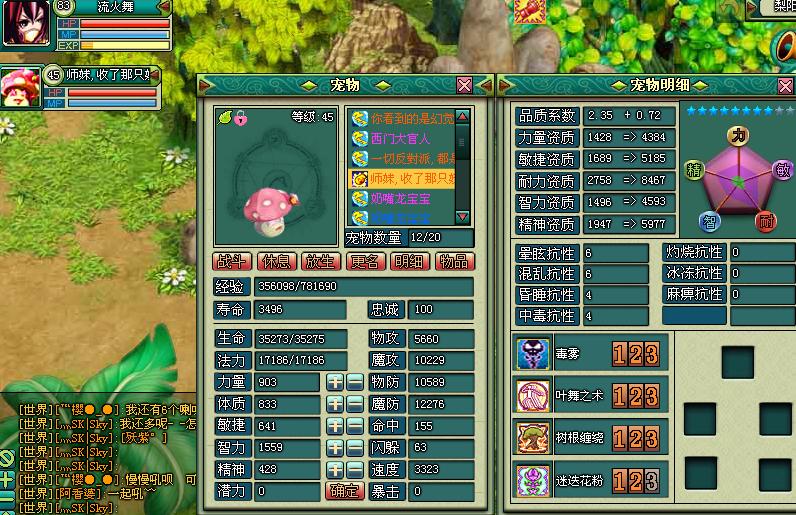Select pet 西门大官人 in the list

(x=400, y=139)
